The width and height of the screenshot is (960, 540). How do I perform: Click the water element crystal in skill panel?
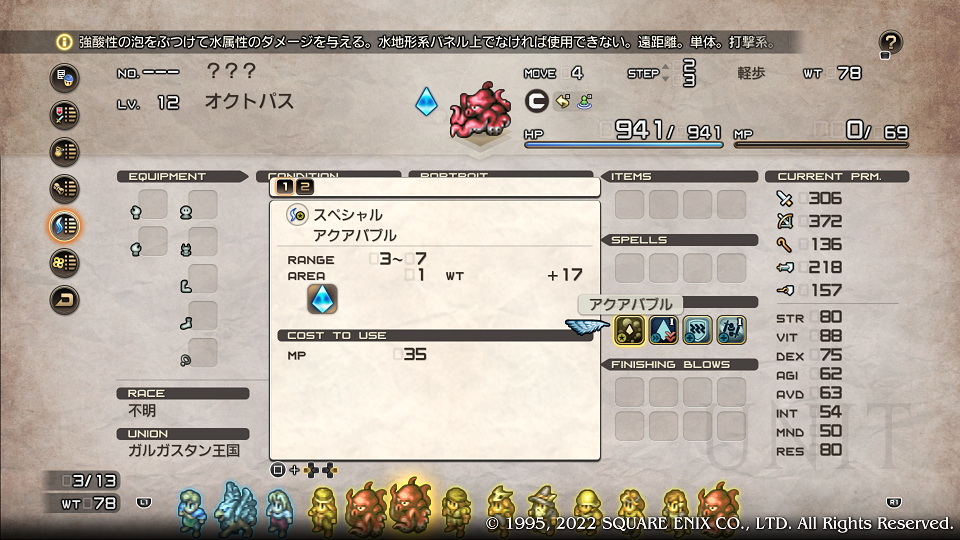click(322, 299)
